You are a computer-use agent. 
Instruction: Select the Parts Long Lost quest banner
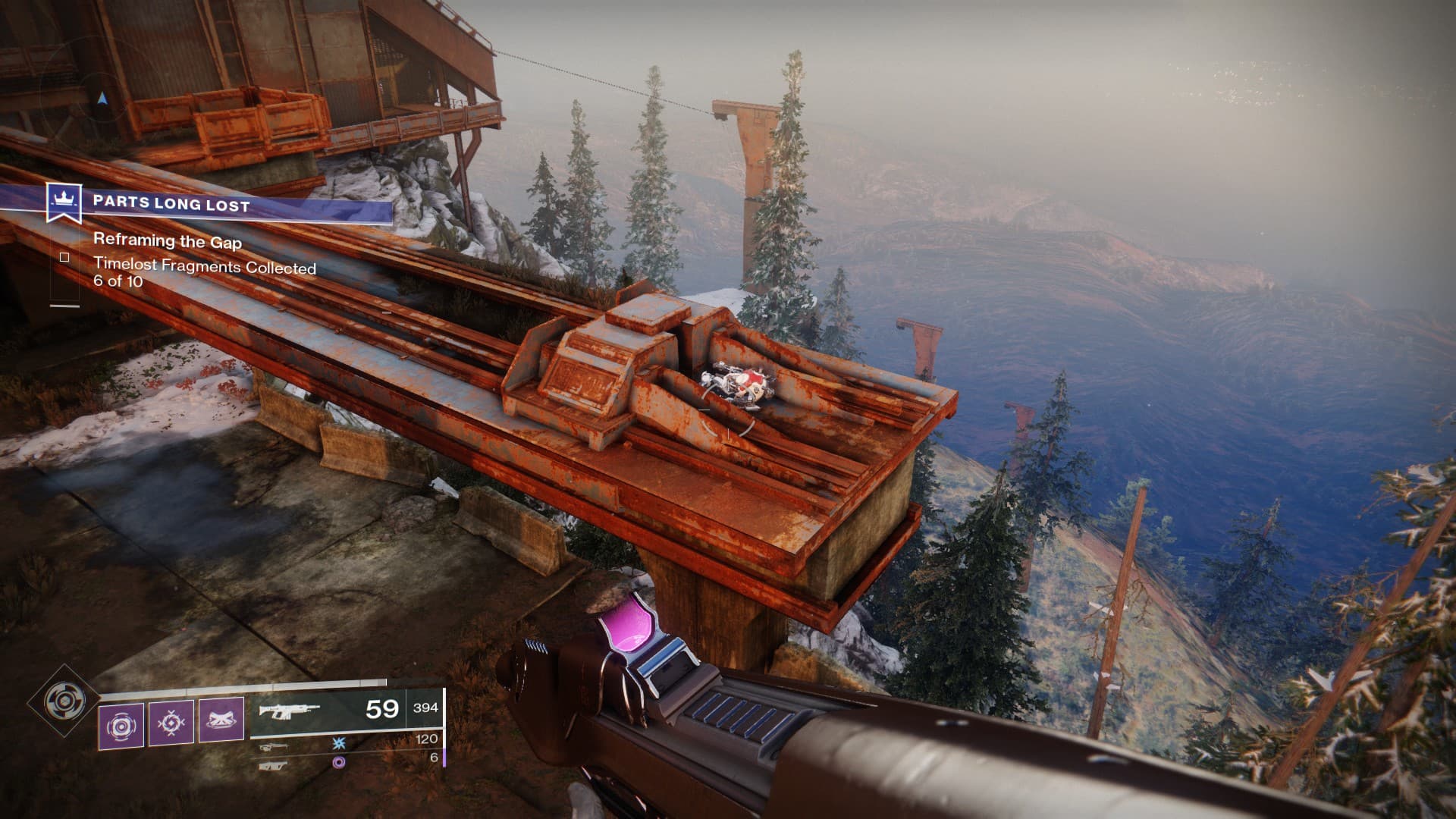tap(220, 204)
